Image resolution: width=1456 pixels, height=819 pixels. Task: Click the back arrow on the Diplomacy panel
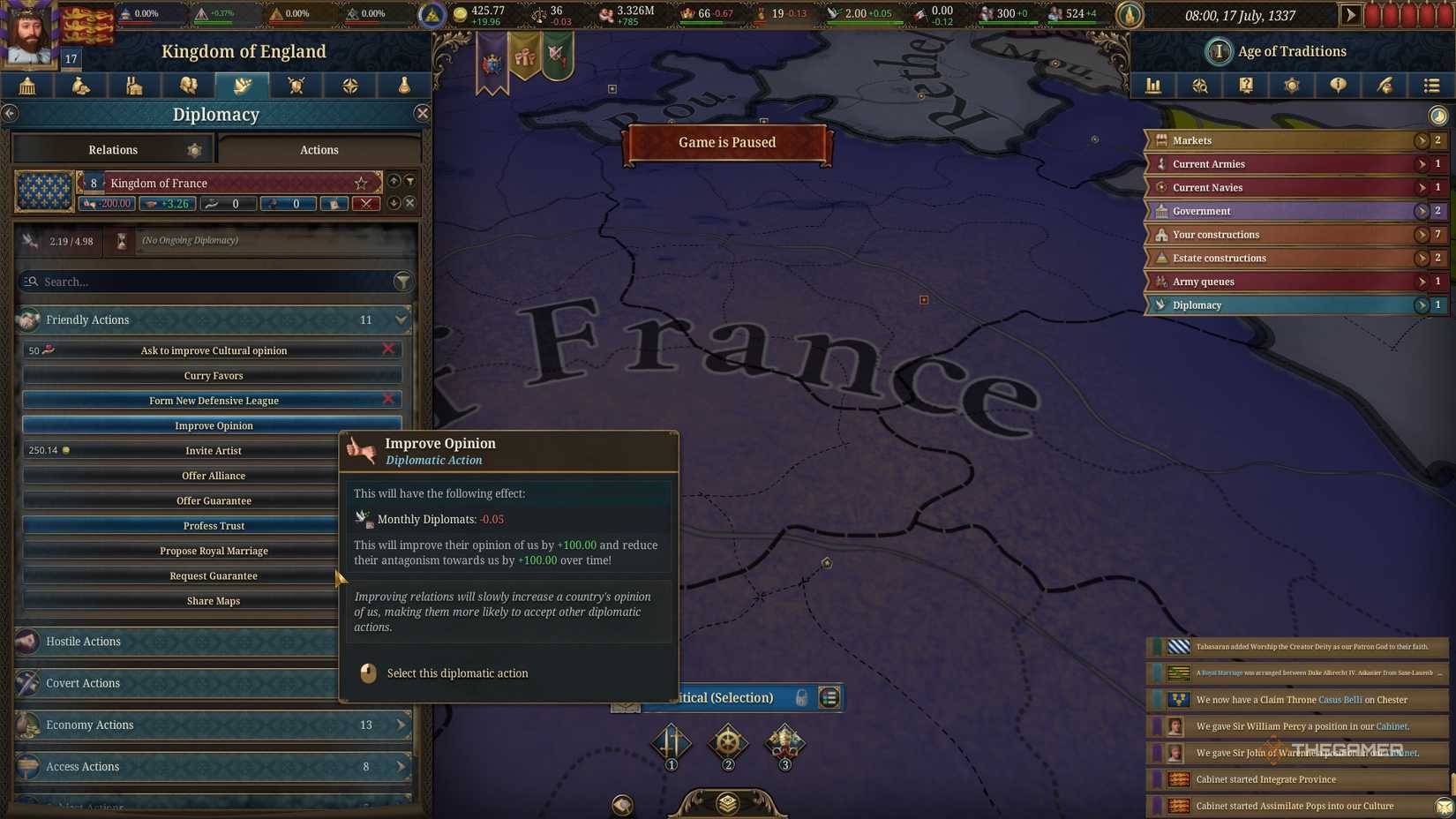tap(11, 113)
